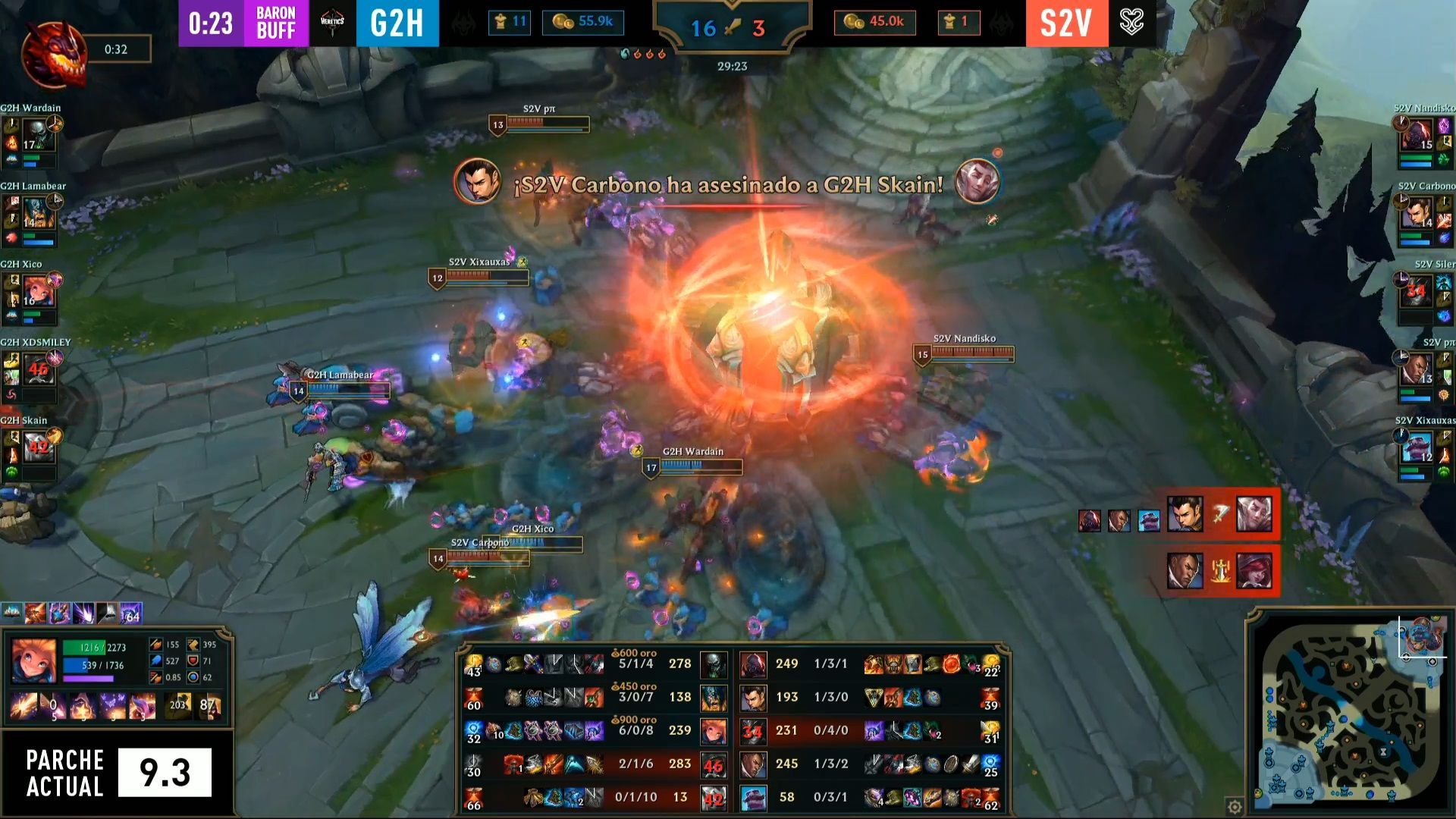Select G2H Lamabear's champion portrait
Viewport: 1456px width, 819px height.
[x=38, y=213]
